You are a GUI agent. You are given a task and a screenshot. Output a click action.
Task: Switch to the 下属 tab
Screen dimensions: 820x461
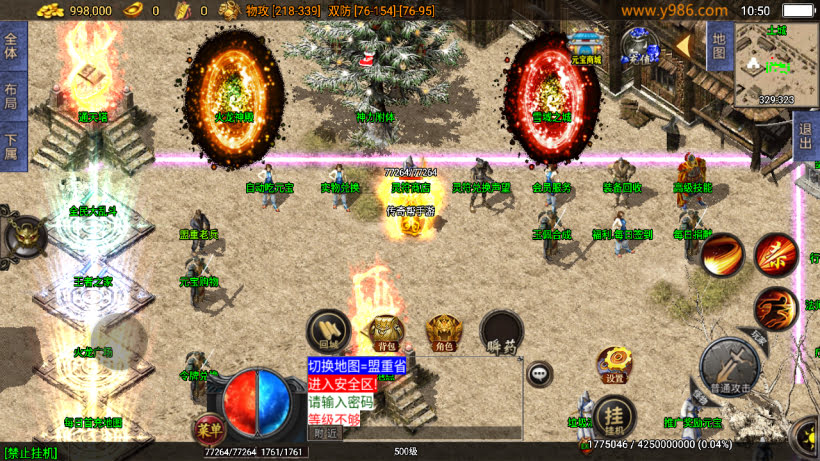pyautogui.click(x=11, y=146)
